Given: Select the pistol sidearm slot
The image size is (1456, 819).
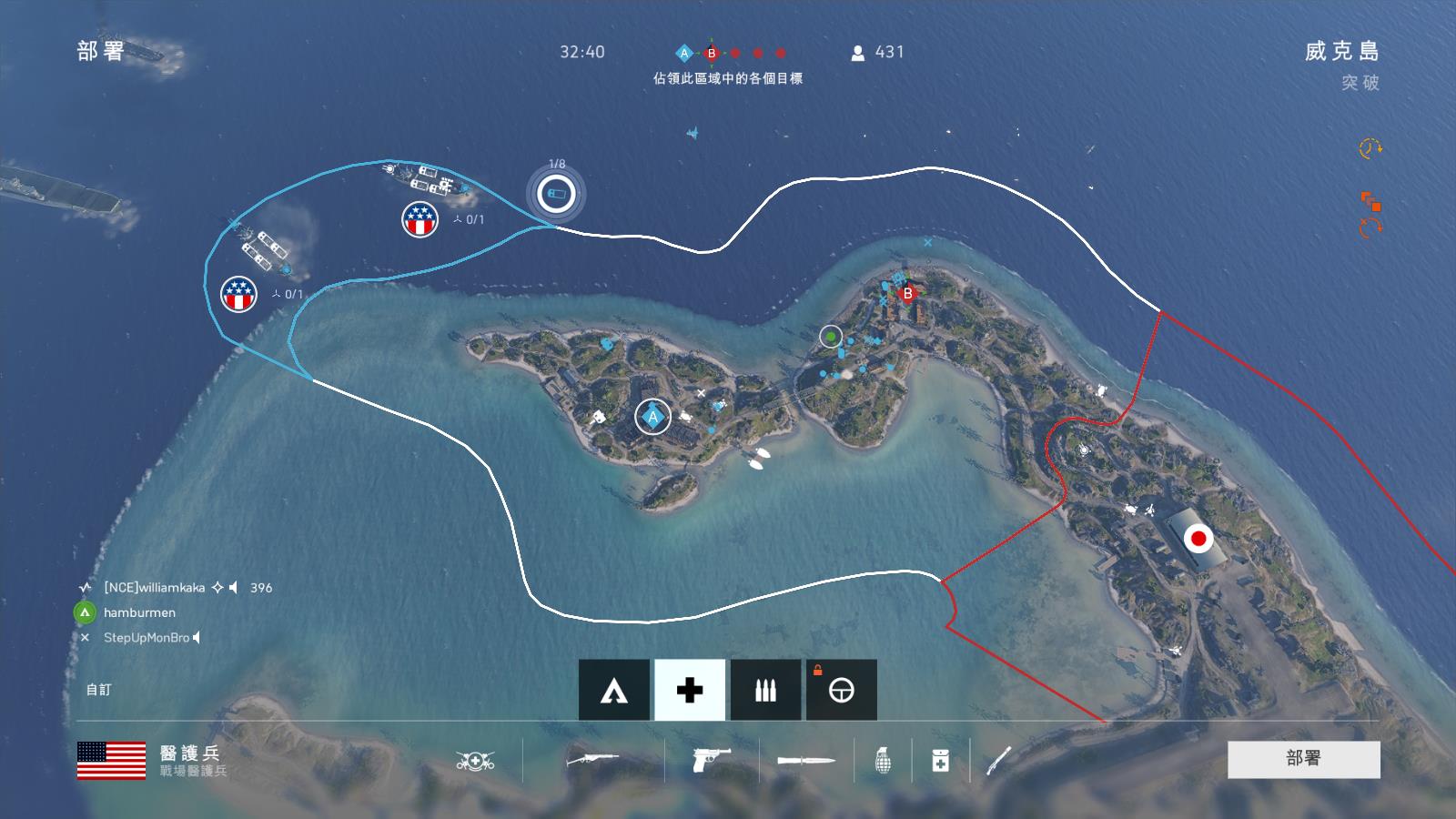Looking at the screenshot, I should (711, 760).
